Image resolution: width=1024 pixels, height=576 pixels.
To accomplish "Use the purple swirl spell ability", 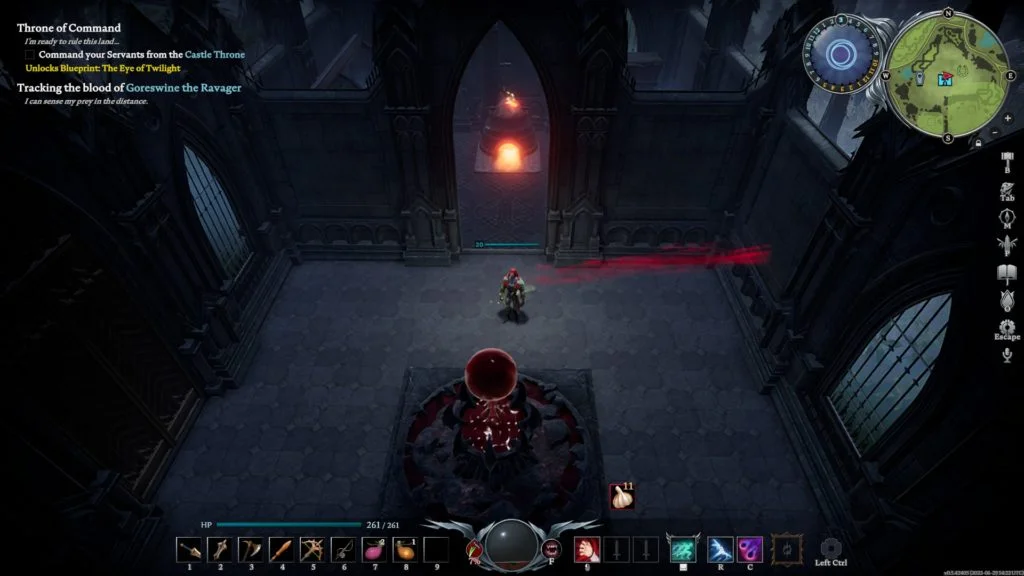I will click(750, 549).
